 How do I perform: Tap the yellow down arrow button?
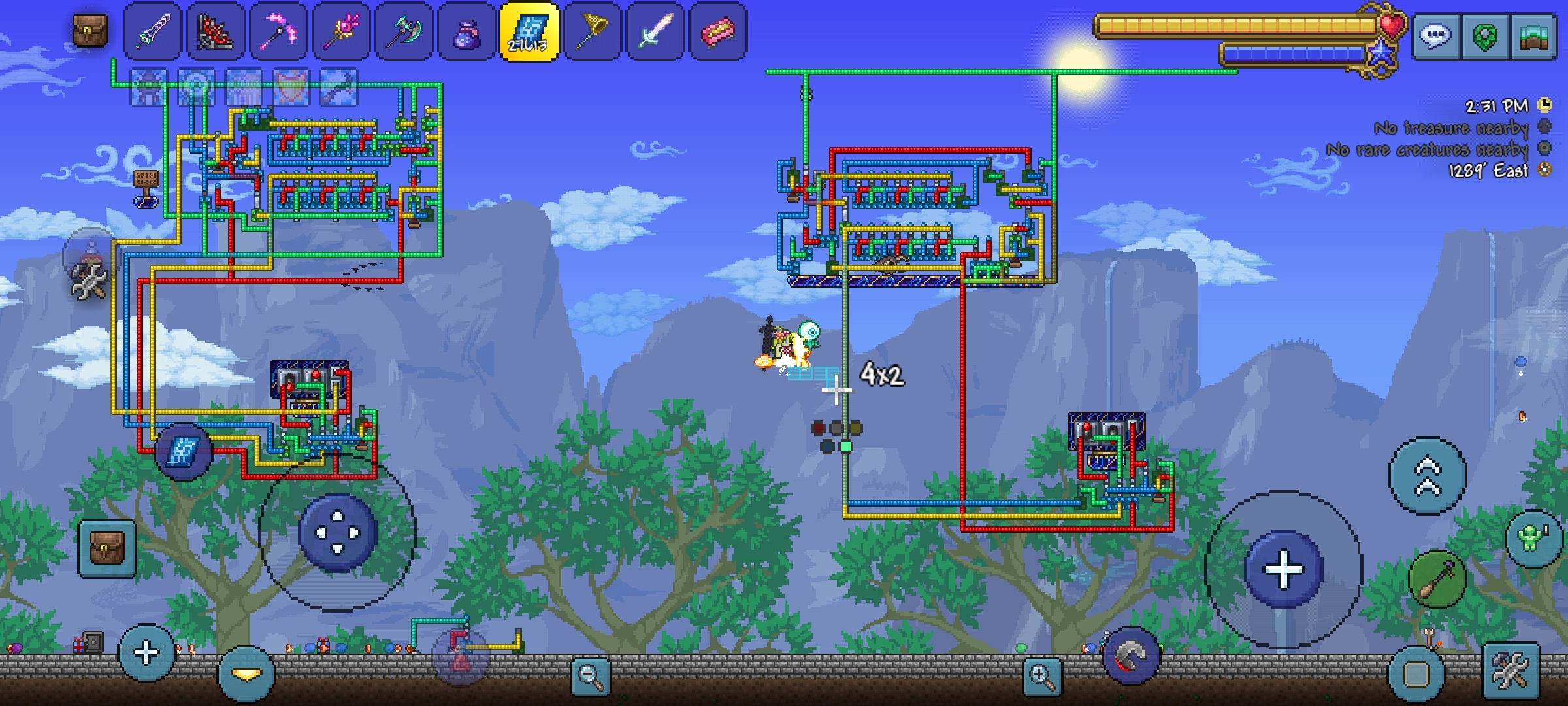[246, 673]
